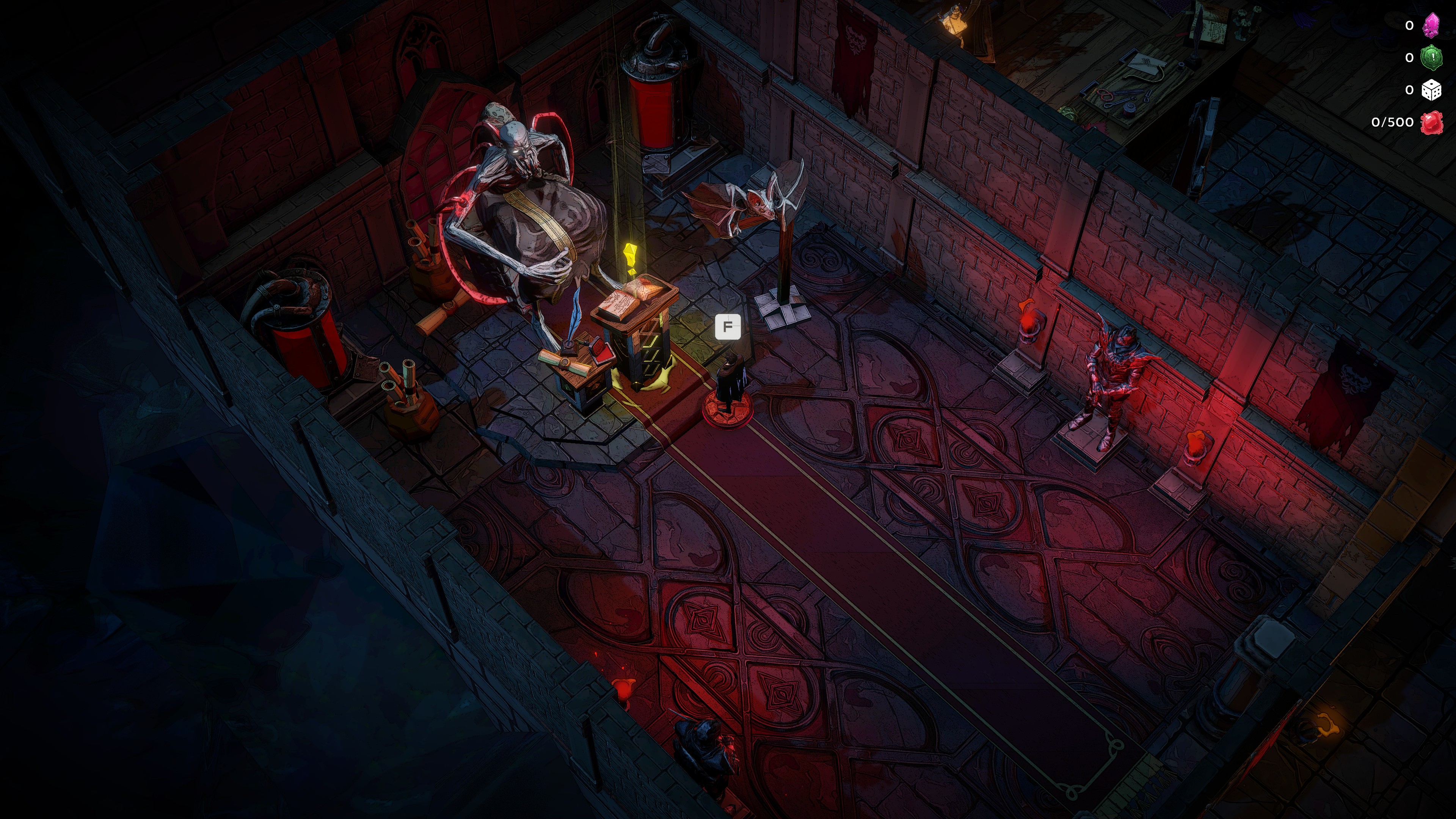
Task: Click the purple crystal currency icon
Action: click(x=1431, y=25)
